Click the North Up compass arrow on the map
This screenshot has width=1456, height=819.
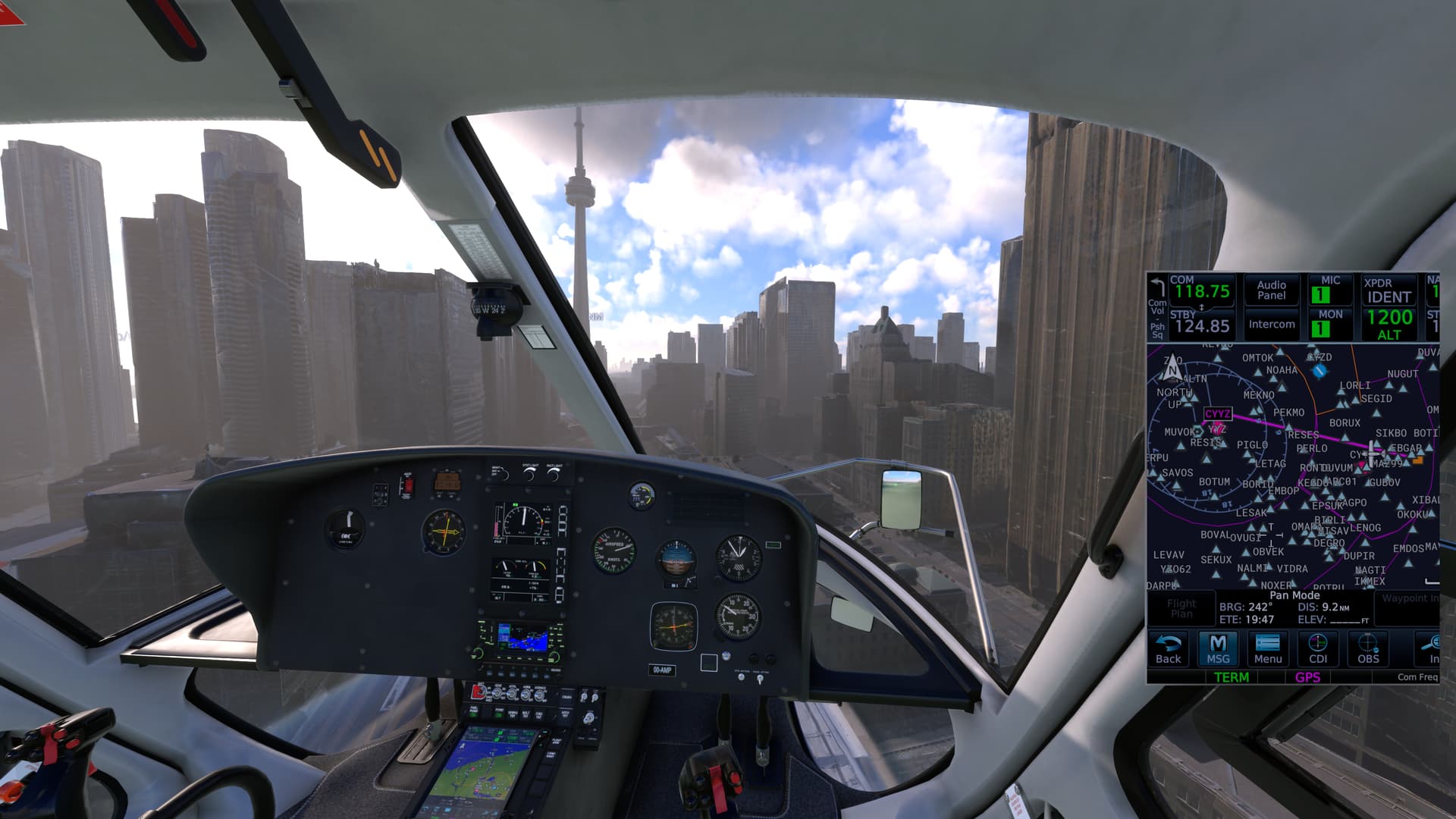[x=1175, y=368]
